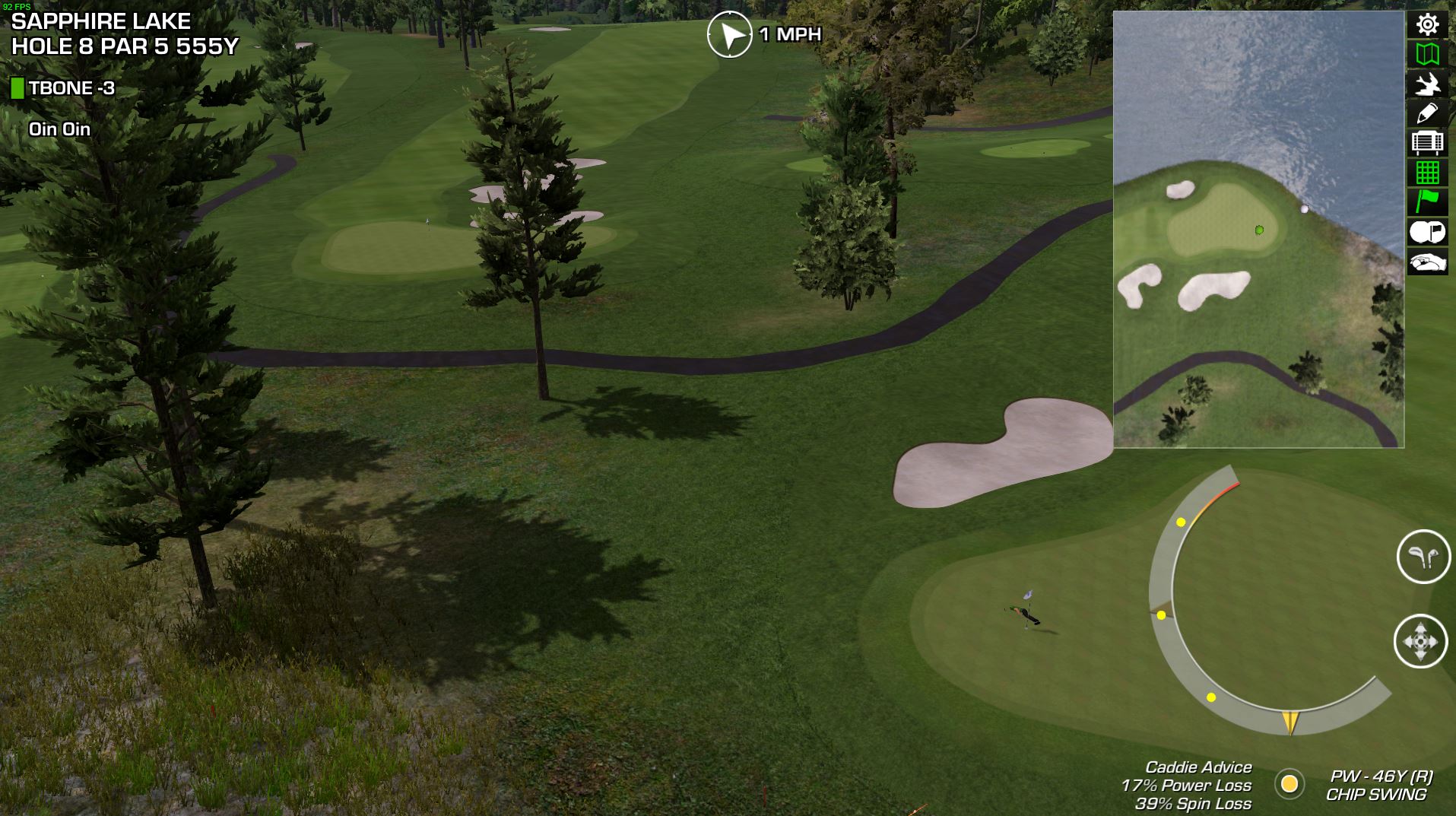Viewport: 1456px width, 816px height.
Task: Click the four-arrow aim adjustment button
Action: 1420,641
